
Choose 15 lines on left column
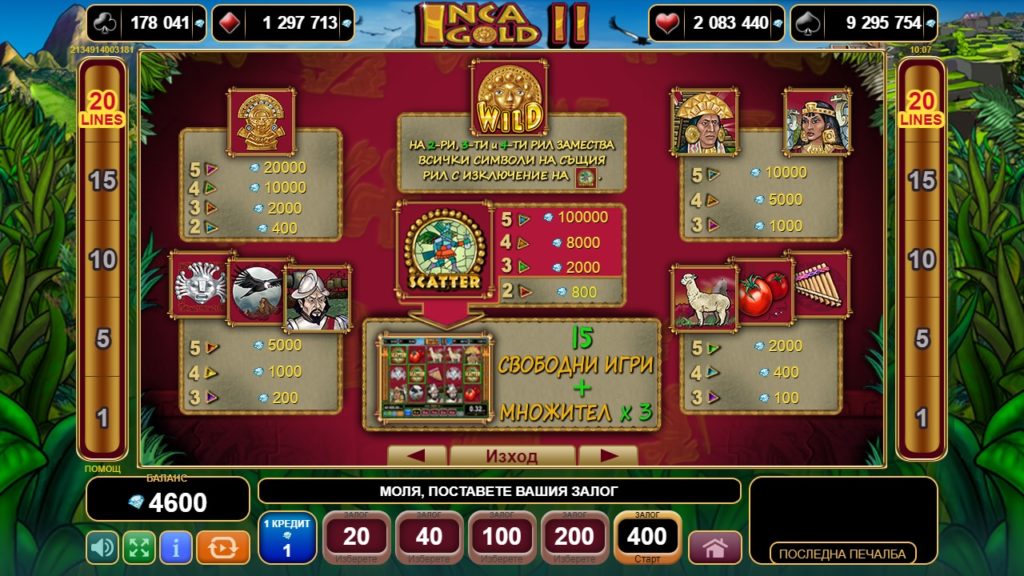coord(102,181)
